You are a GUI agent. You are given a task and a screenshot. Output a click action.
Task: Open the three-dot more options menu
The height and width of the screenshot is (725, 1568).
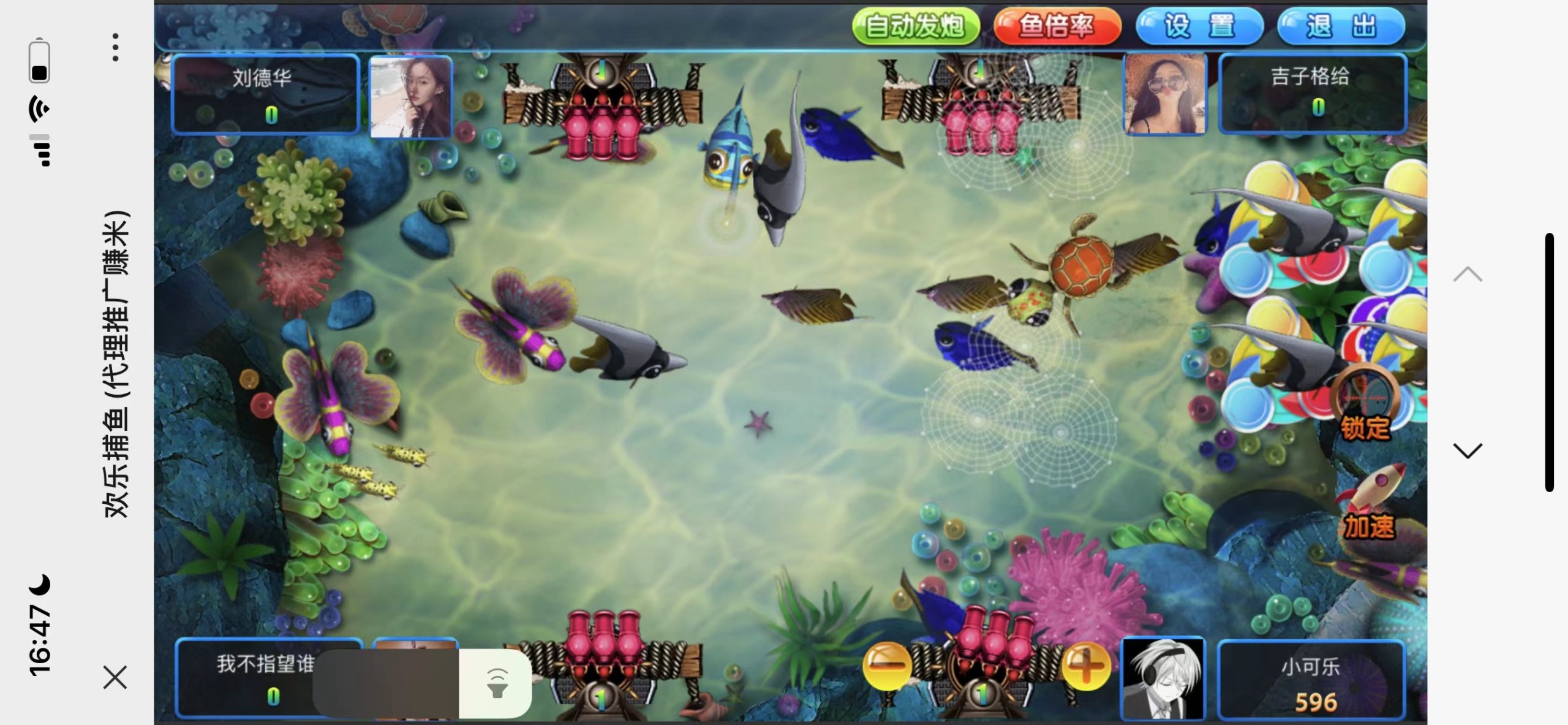tap(115, 47)
